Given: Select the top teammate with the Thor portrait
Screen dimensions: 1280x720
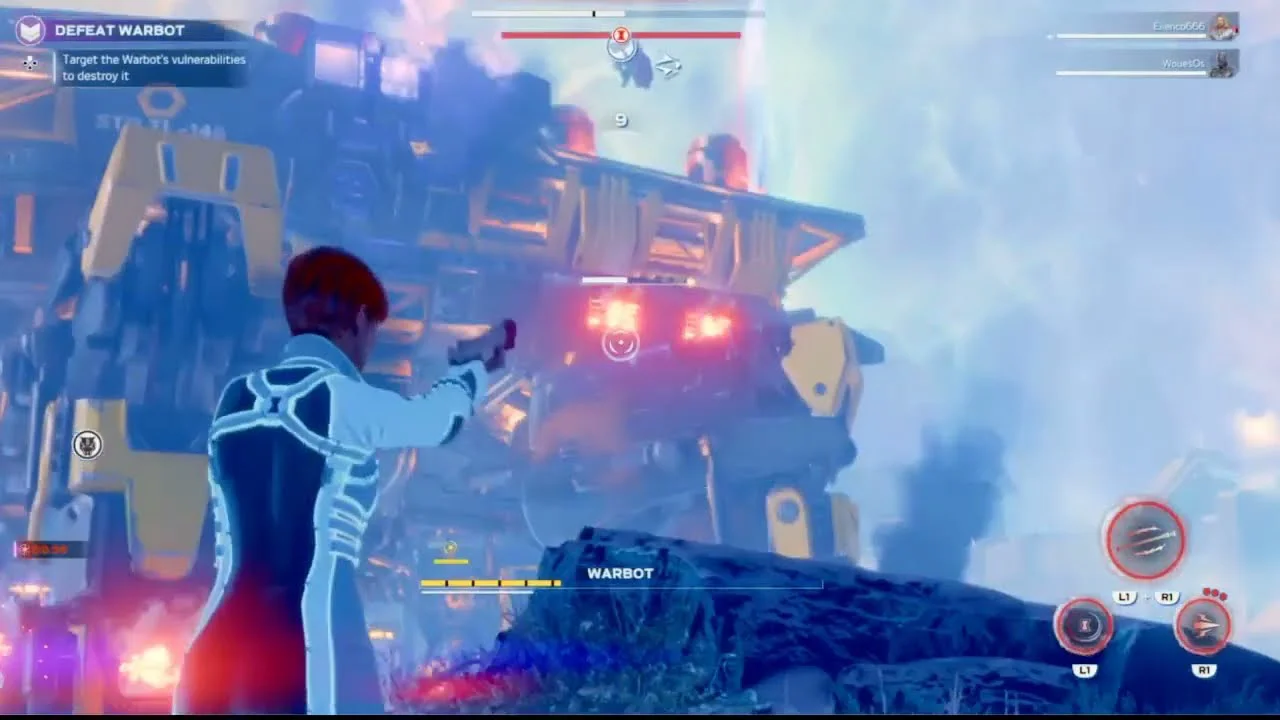Looking at the screenshot, I should 1222,26.
